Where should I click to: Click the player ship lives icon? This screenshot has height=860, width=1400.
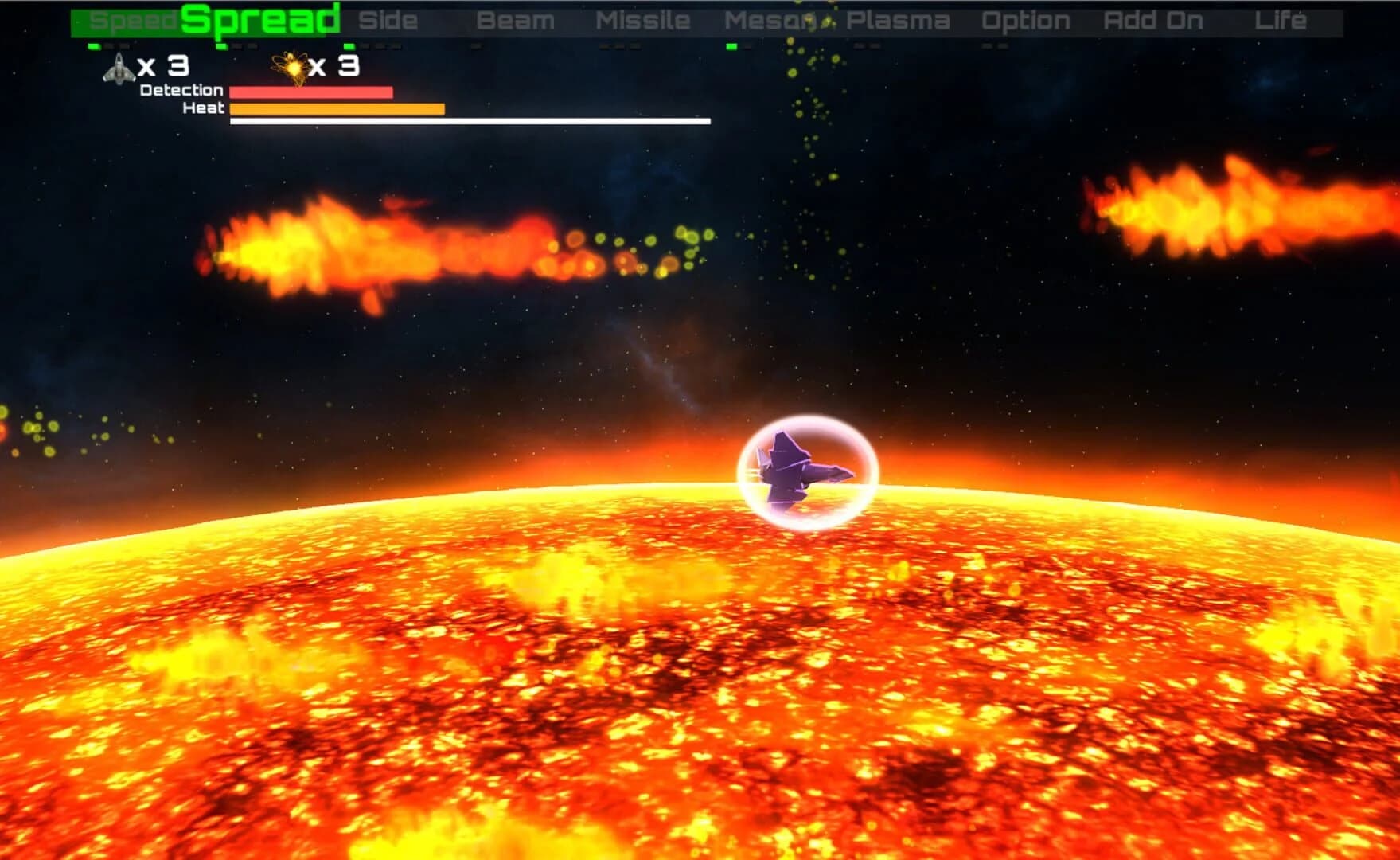point(118,70)
